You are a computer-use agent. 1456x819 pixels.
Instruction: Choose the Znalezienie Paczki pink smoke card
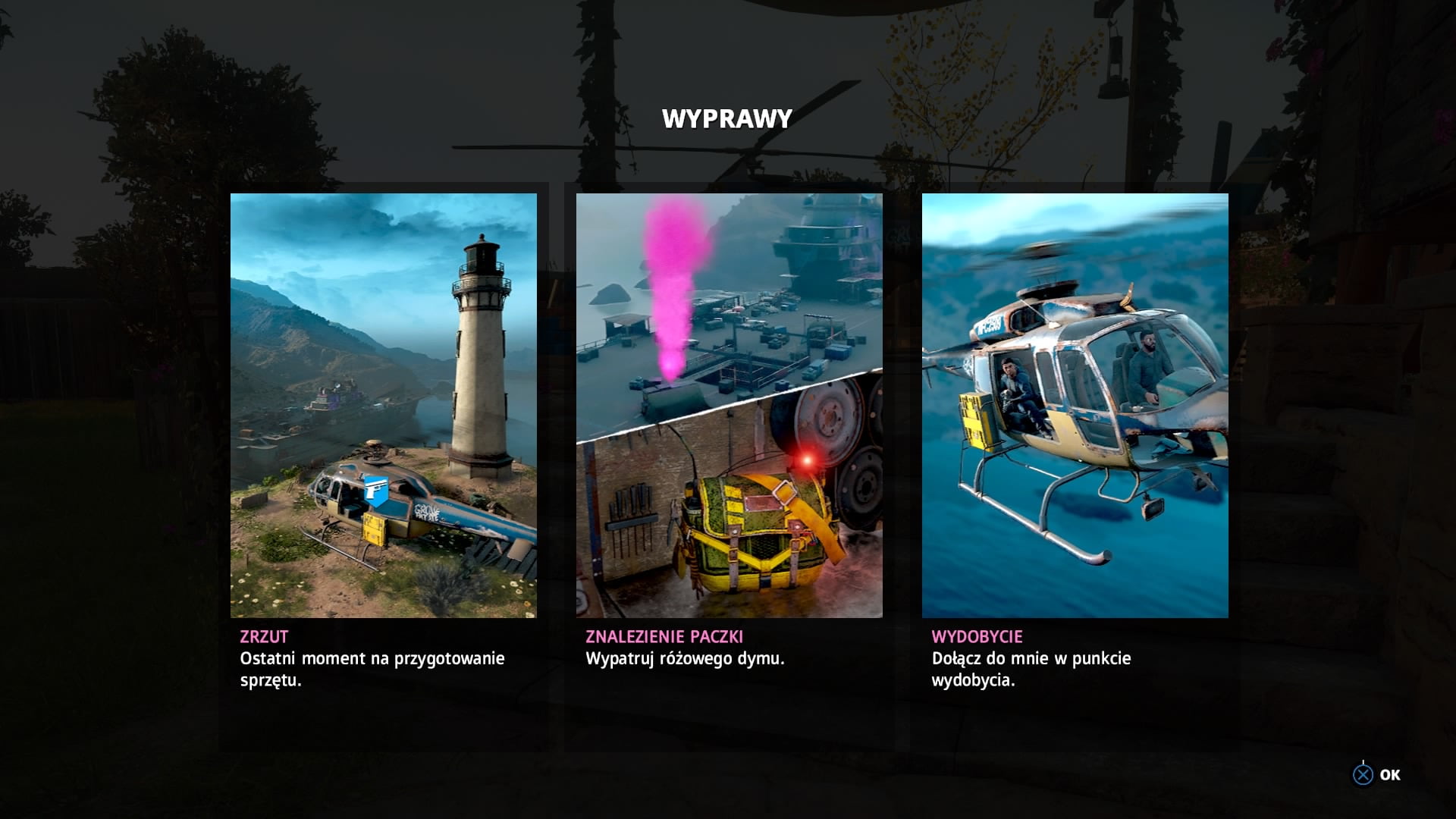[x=729, y=405]
